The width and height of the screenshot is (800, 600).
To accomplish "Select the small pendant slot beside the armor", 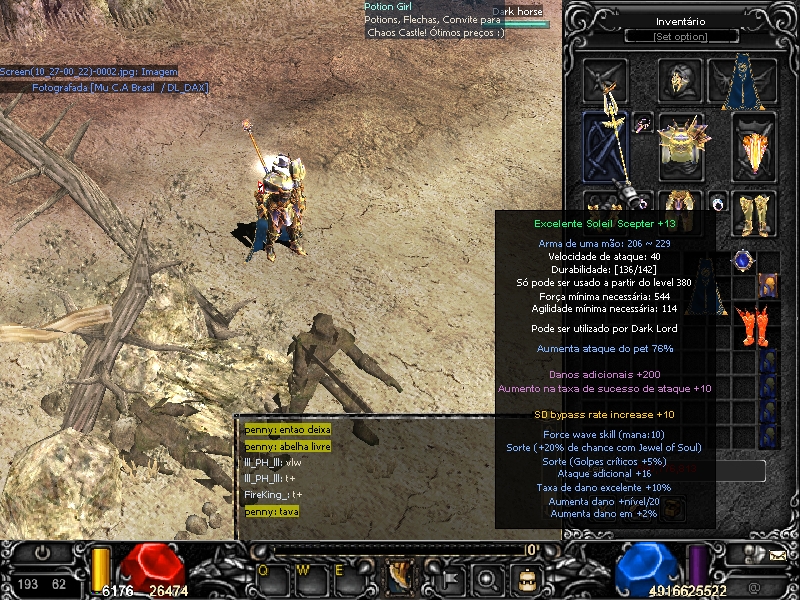I will pos(643,124).
